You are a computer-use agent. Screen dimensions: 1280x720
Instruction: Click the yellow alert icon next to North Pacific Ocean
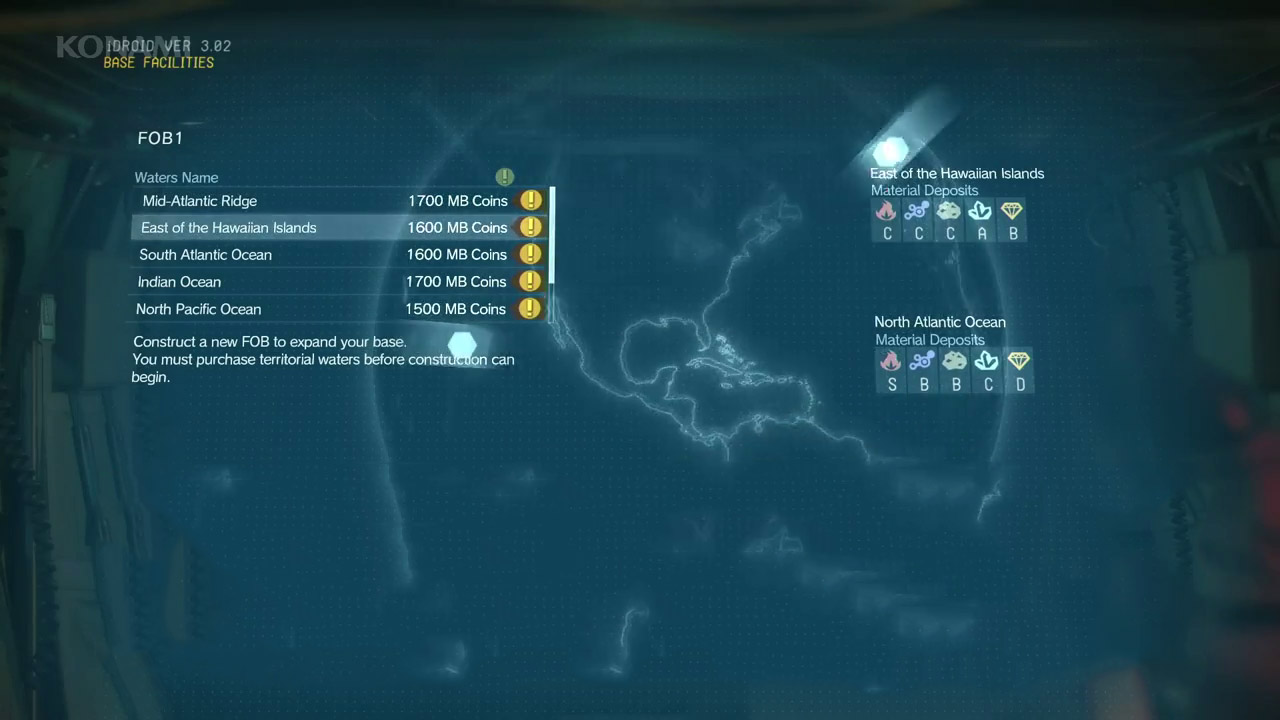(x=529, y=308)
